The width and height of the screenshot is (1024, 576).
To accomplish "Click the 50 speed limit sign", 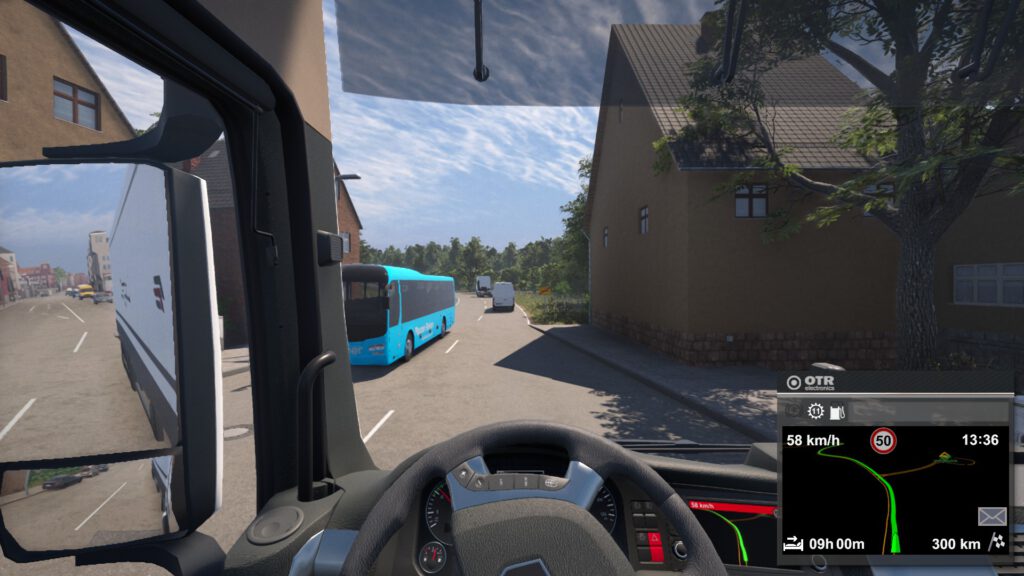I will coord(883,440).
